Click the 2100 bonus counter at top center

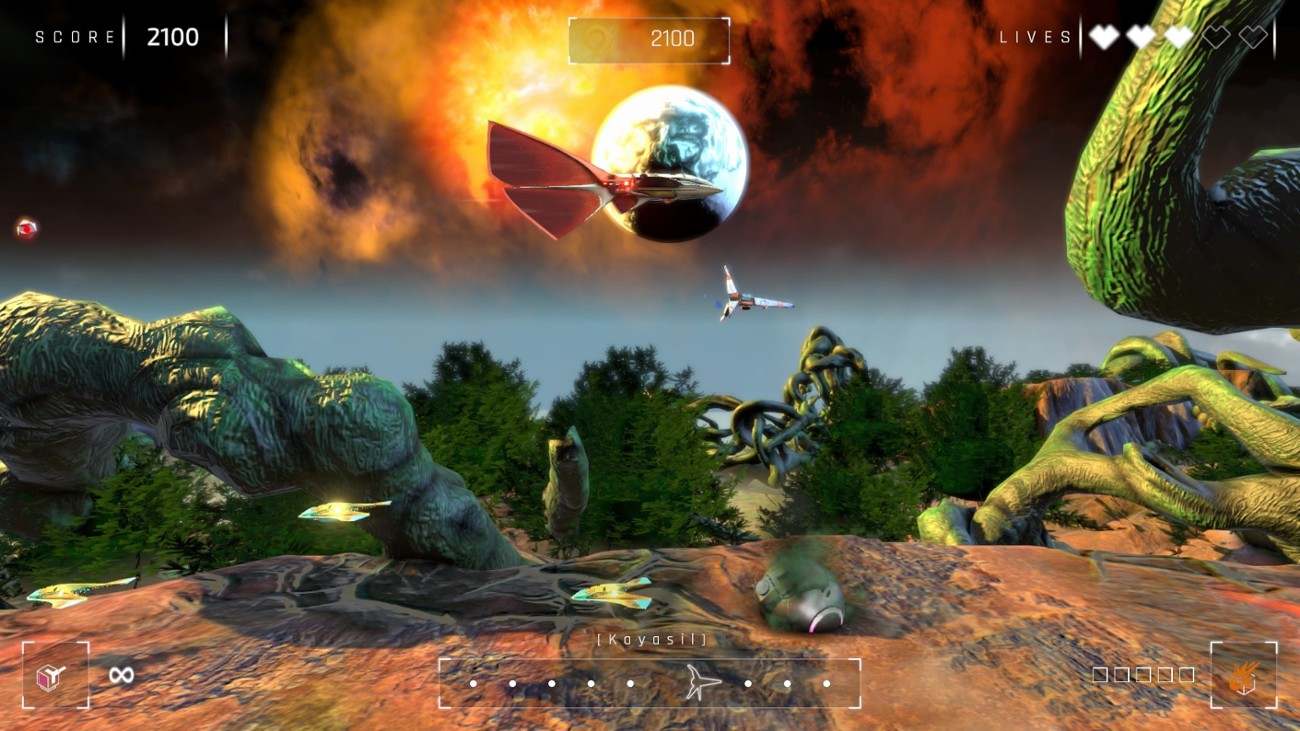[x=672, y=40]
